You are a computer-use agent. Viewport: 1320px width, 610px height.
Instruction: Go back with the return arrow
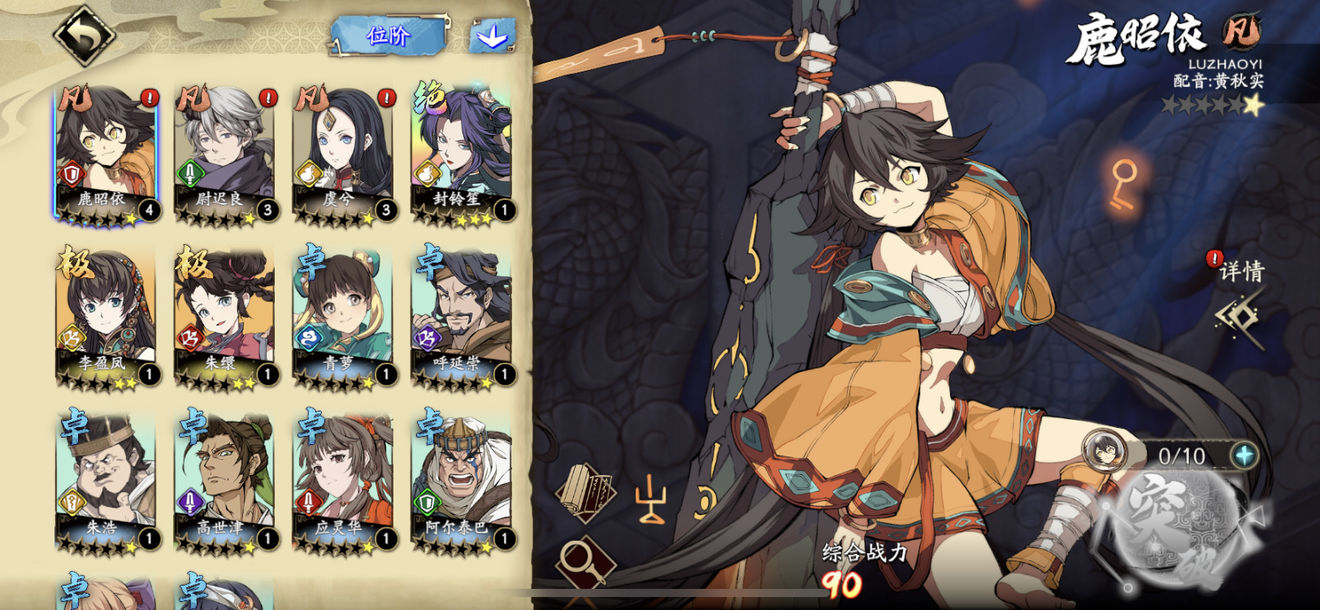point(84,35)
